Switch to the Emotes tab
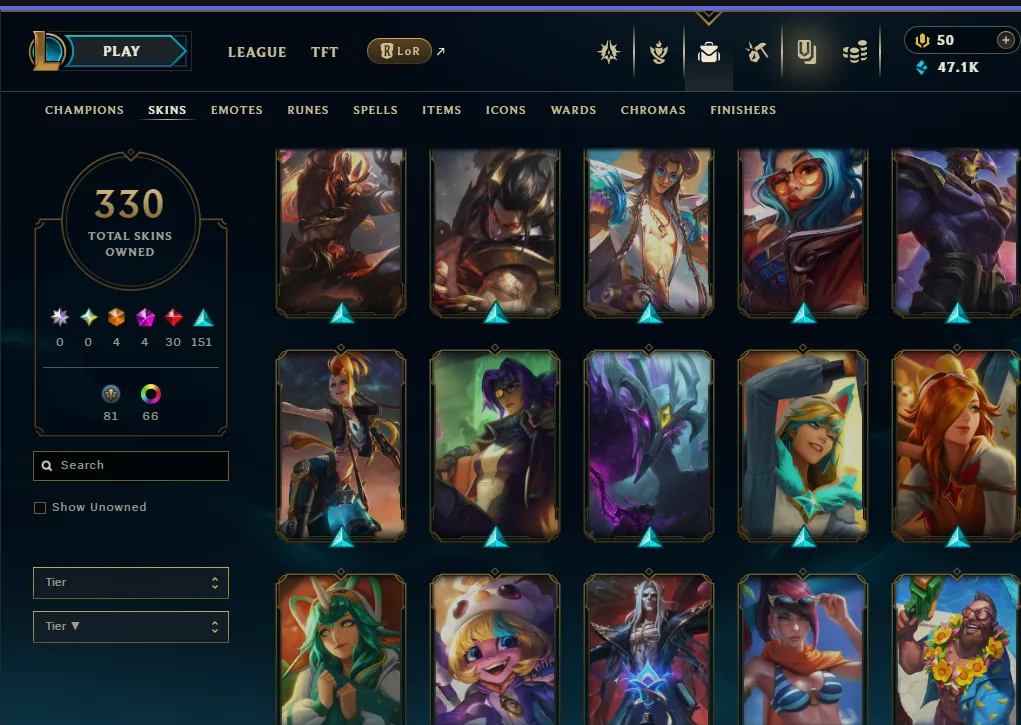This screenshot has height=725, width=1021. click(x=237, y=110)
